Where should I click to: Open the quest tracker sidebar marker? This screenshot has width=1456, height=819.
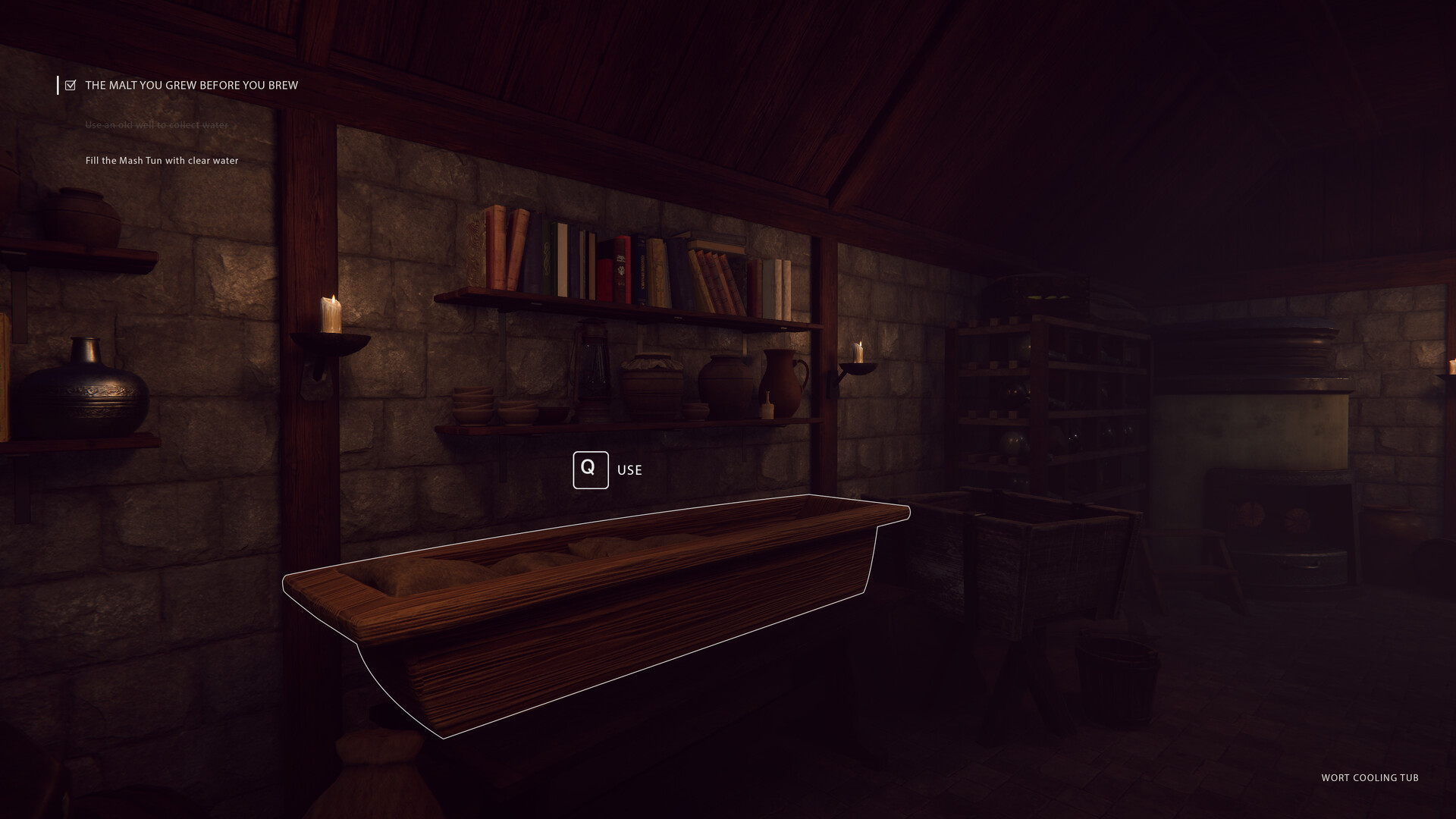point(60,85)
